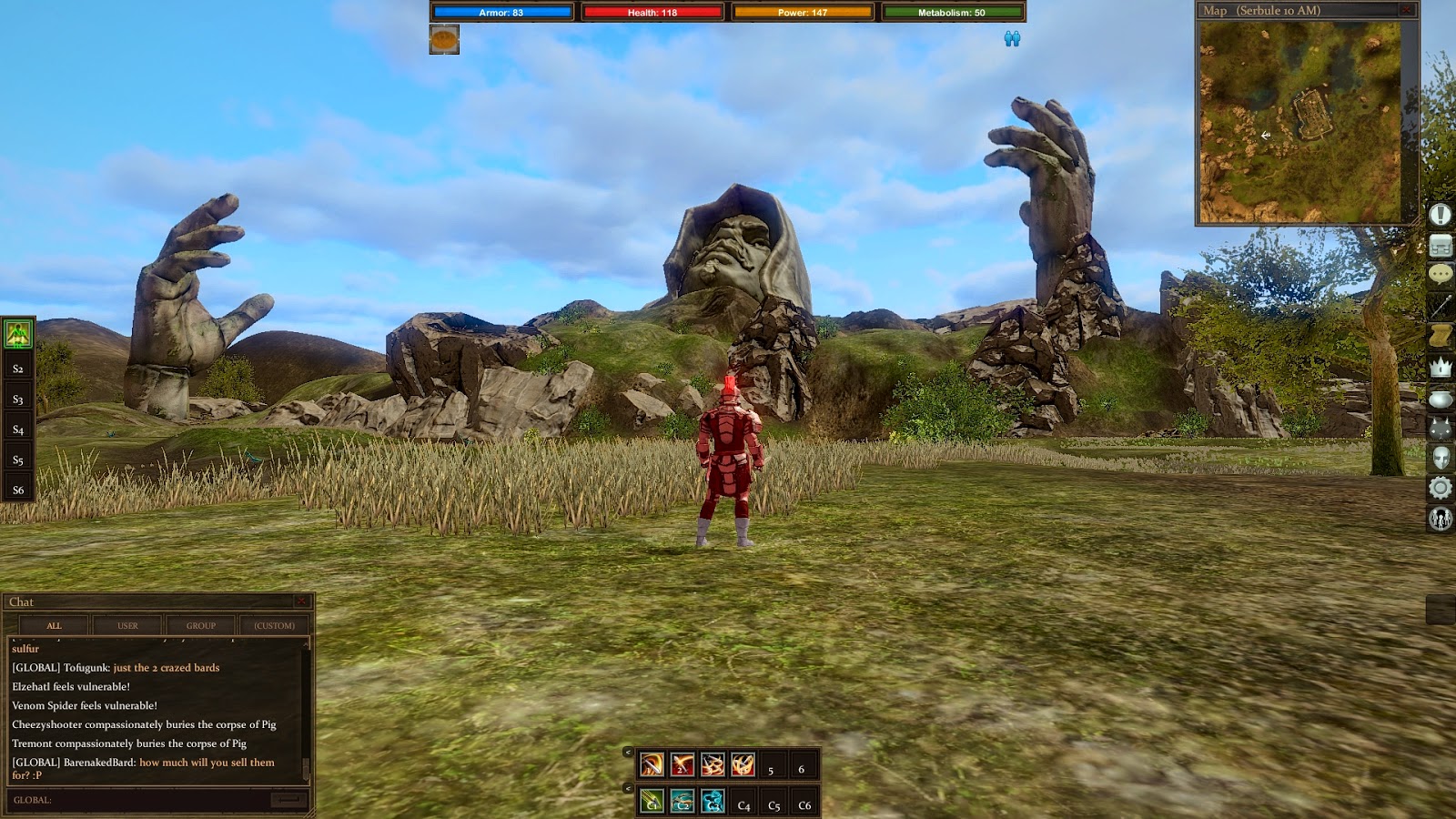1456x819 pixels.
Task: Switch to the USER chat tab
Action: point(127,625)
